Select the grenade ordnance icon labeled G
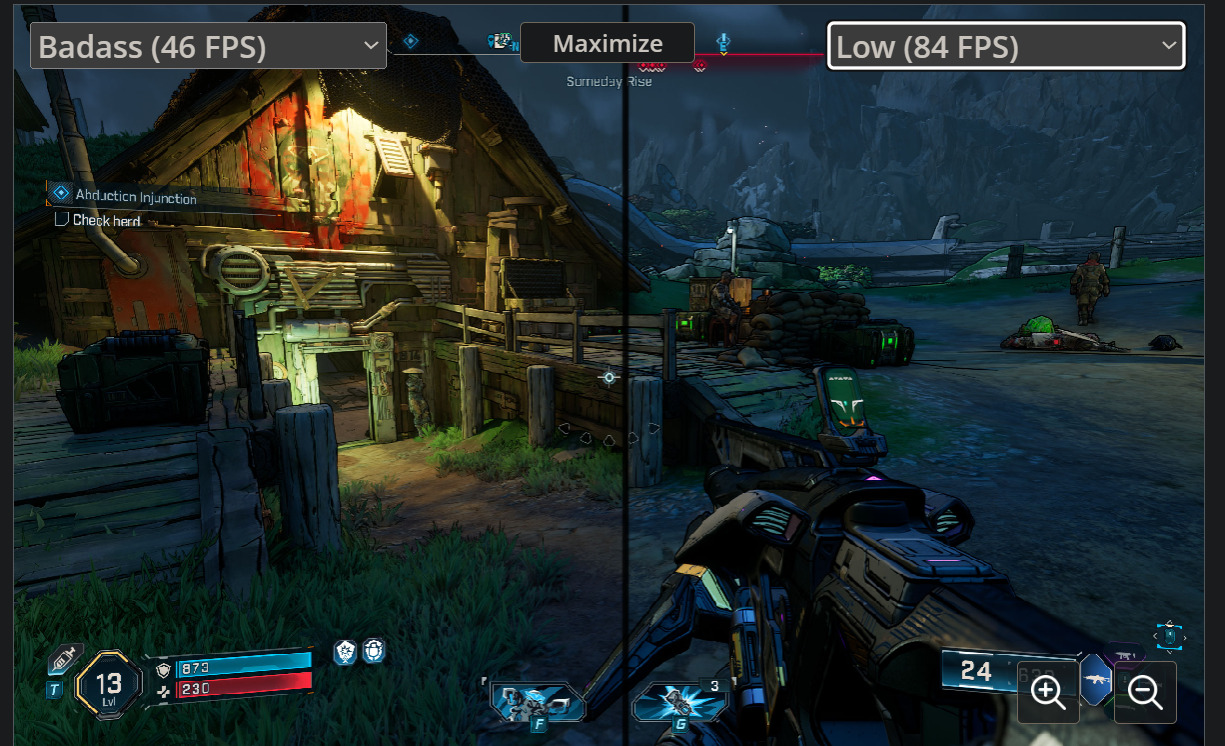 (x=682, y=702)
